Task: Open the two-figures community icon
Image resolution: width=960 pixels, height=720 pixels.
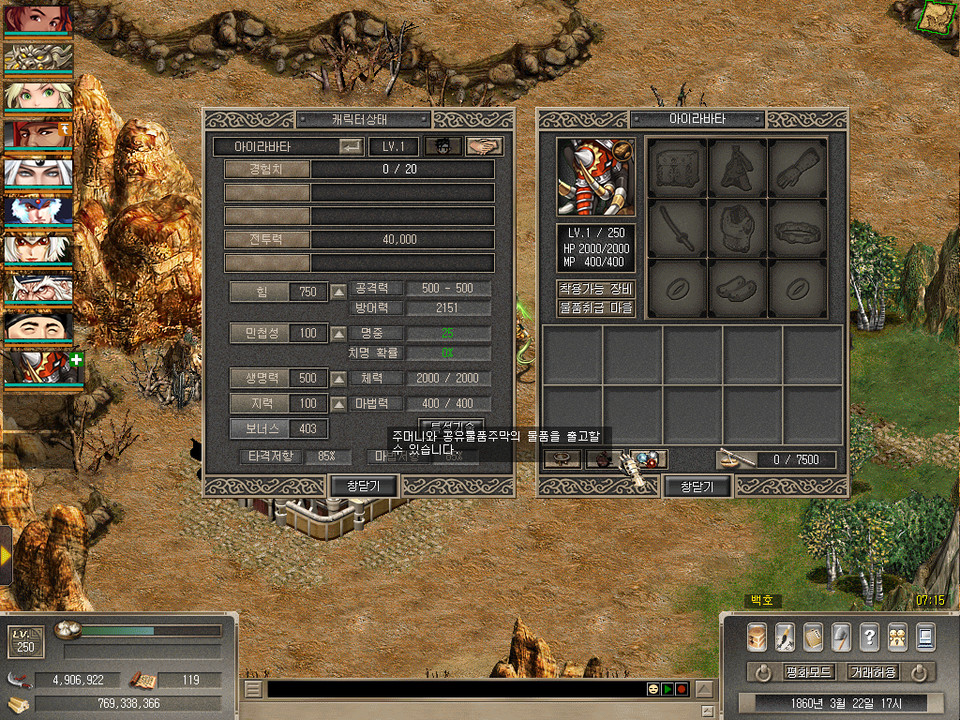Action: (897, 636)
